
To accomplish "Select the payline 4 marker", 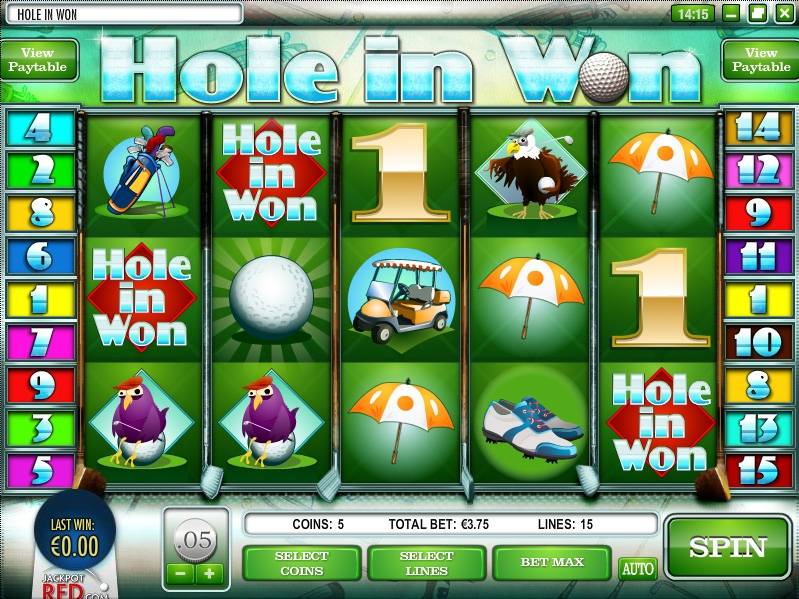I will pos(40,128).
